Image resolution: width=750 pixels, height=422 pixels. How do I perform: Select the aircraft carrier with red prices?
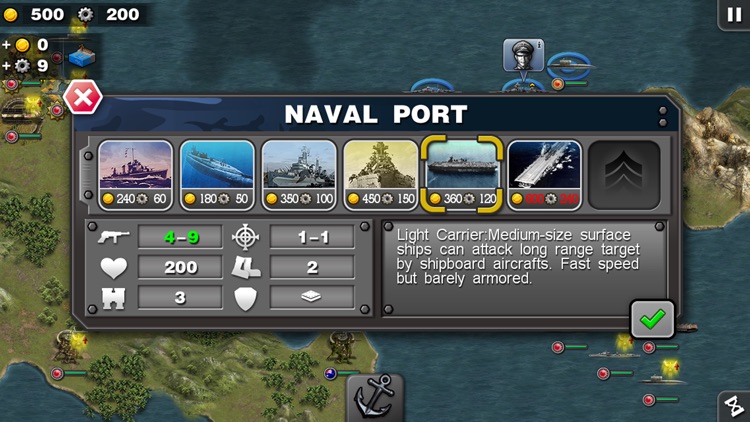[544, 174]
